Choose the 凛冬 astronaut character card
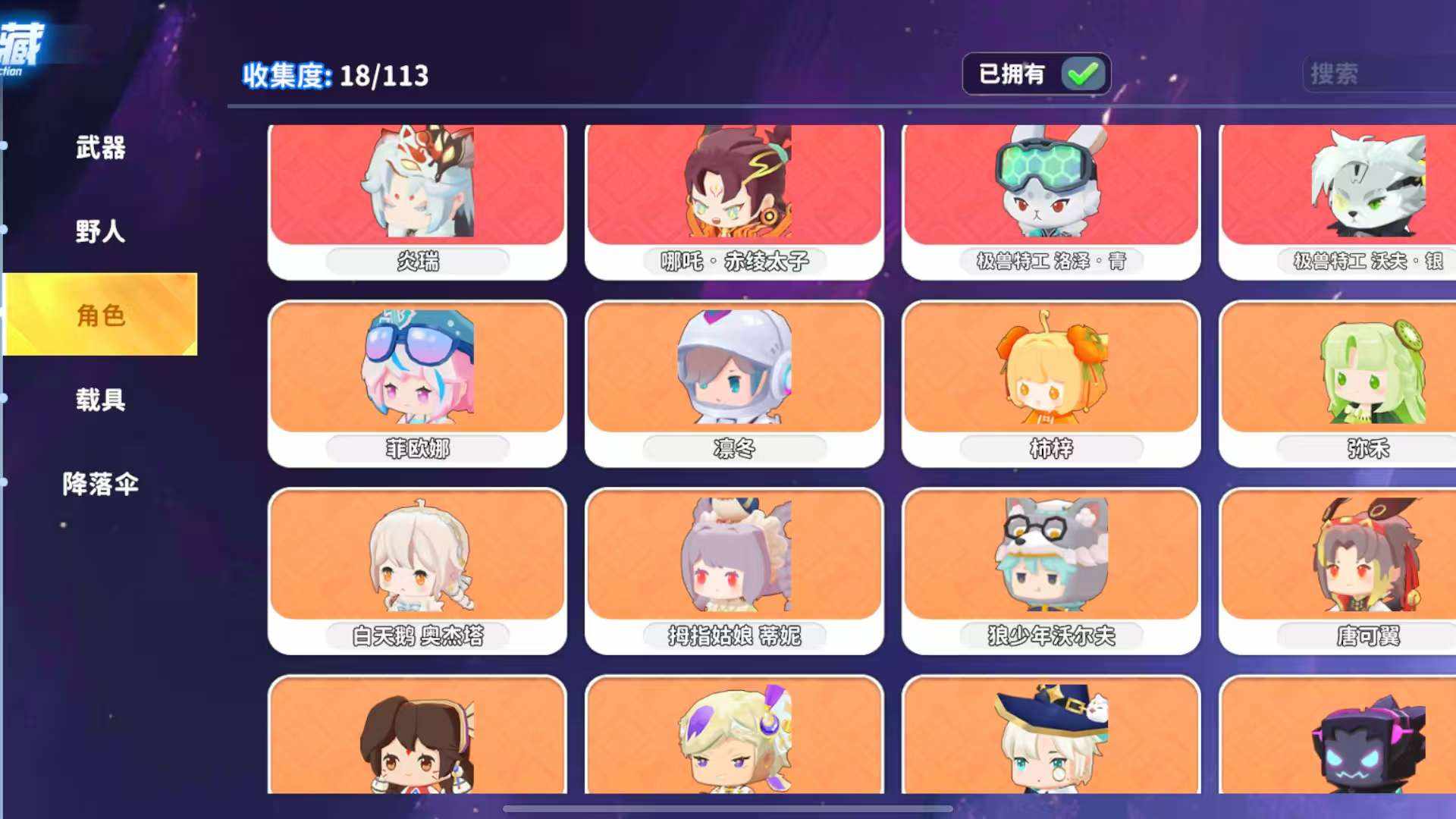Screen dimensions: 1456x819 pyautogui.click(x=734, y=383)
